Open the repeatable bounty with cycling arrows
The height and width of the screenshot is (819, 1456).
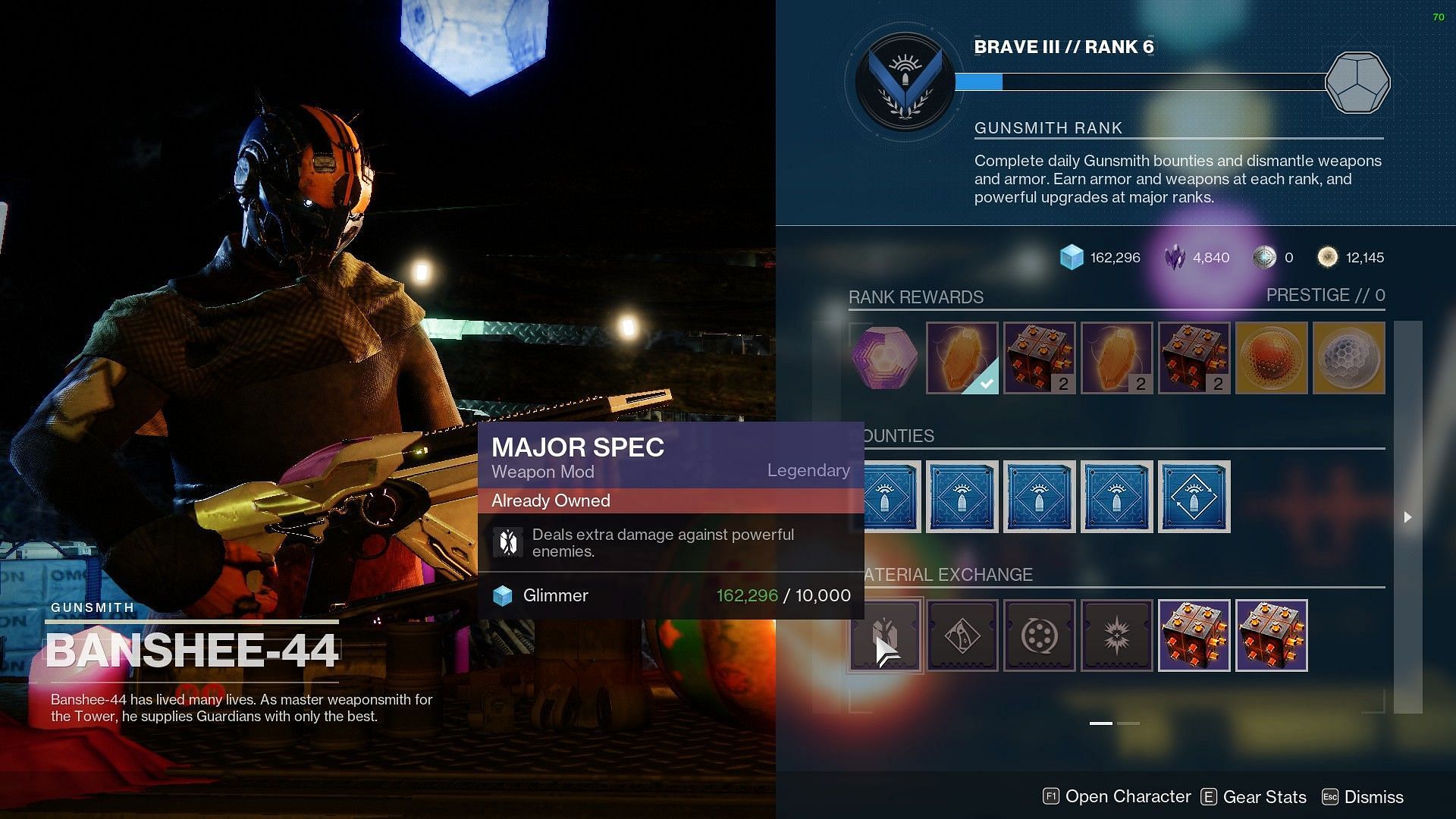(1194, 497)
